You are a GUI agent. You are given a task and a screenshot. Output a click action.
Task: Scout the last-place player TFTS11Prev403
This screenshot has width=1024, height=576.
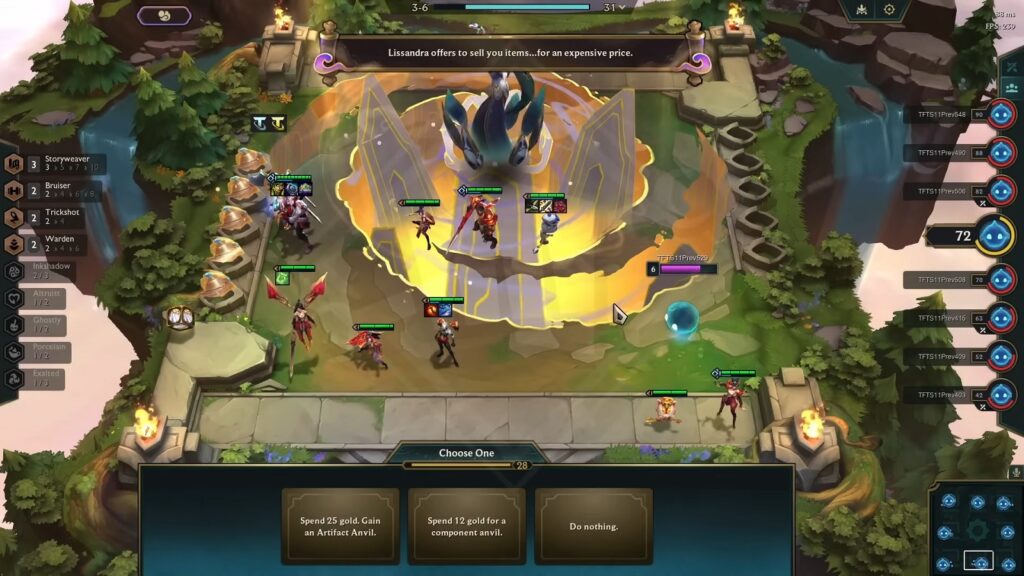pos(1001,394)
